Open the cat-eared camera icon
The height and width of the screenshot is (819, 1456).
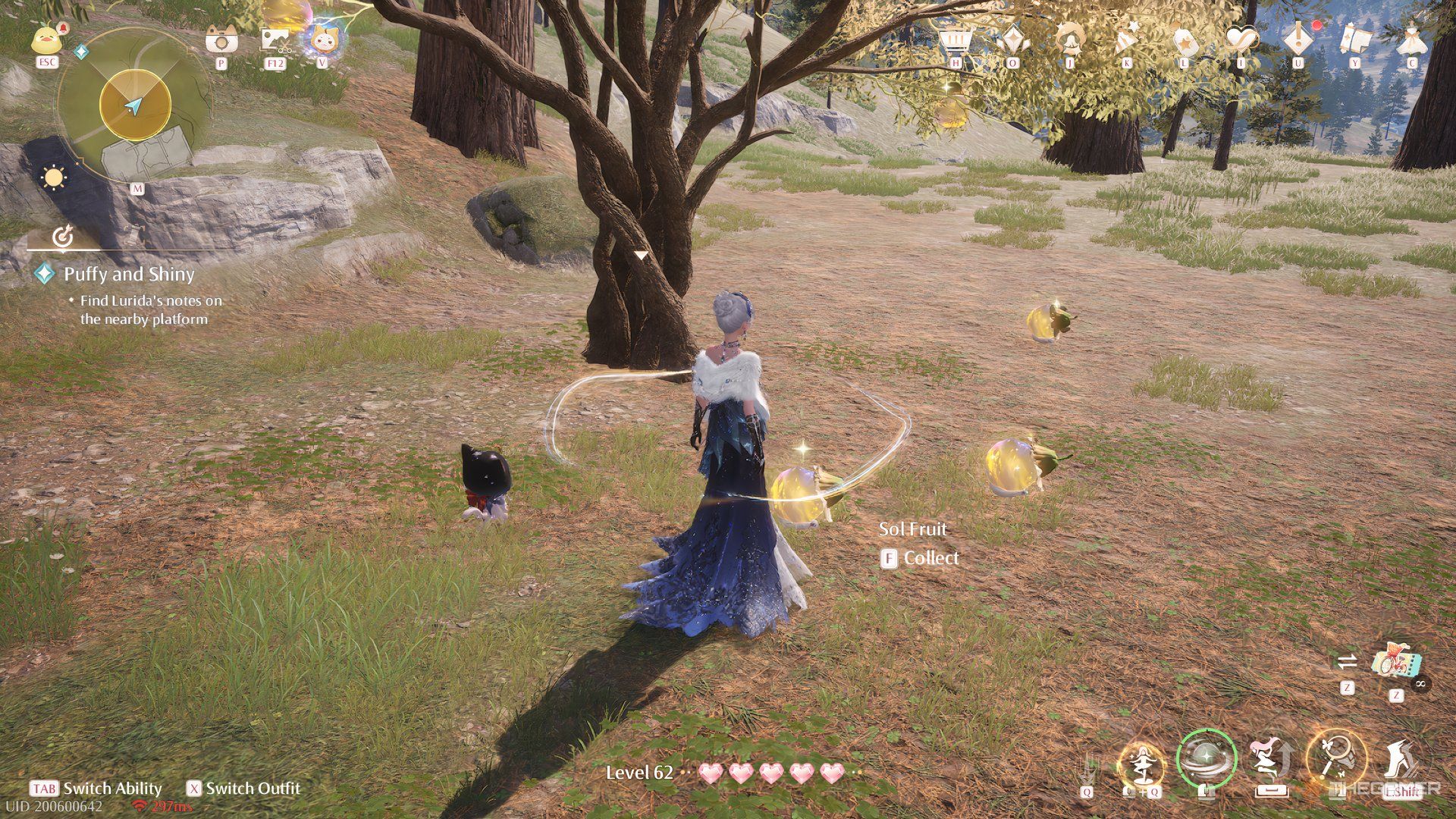point(221,39)
